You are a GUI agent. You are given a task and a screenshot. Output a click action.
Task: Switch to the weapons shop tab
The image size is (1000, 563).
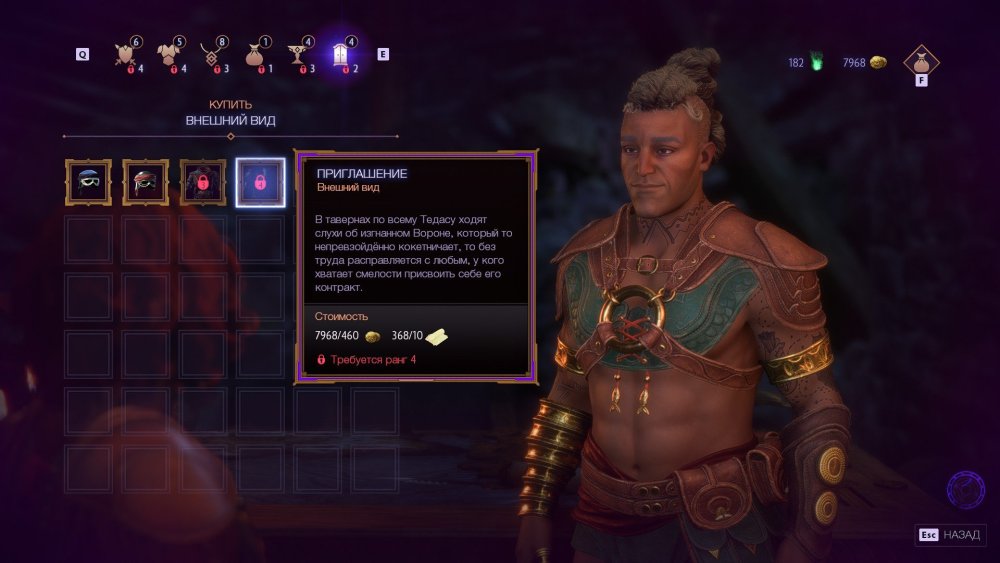coord(128,54)
